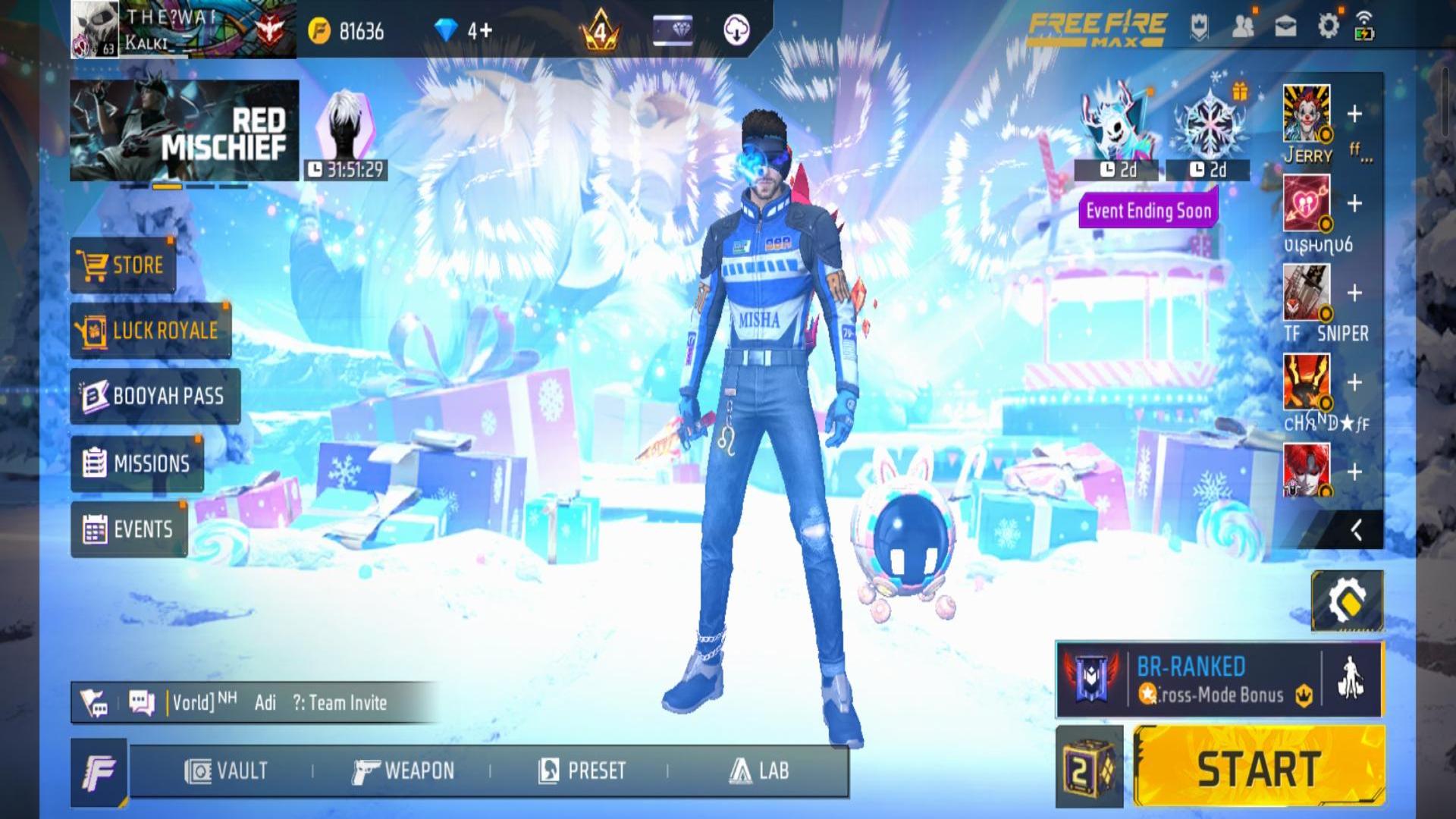Open the mail envelope icon
Image resolution: width=1456 pixels, height=819 pixels.
click(x=1285, y=27)
